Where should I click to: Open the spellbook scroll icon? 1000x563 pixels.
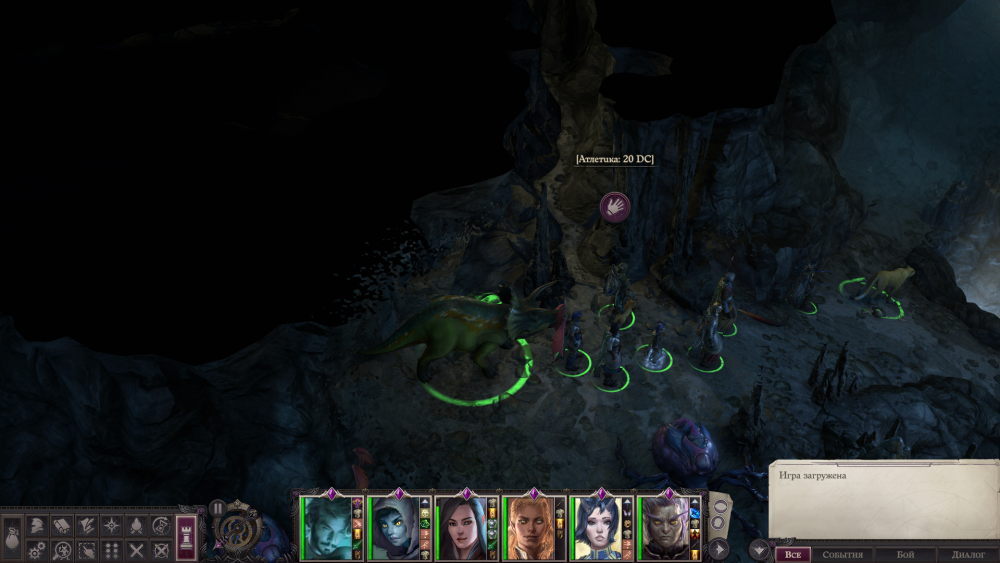pos(62,525)
